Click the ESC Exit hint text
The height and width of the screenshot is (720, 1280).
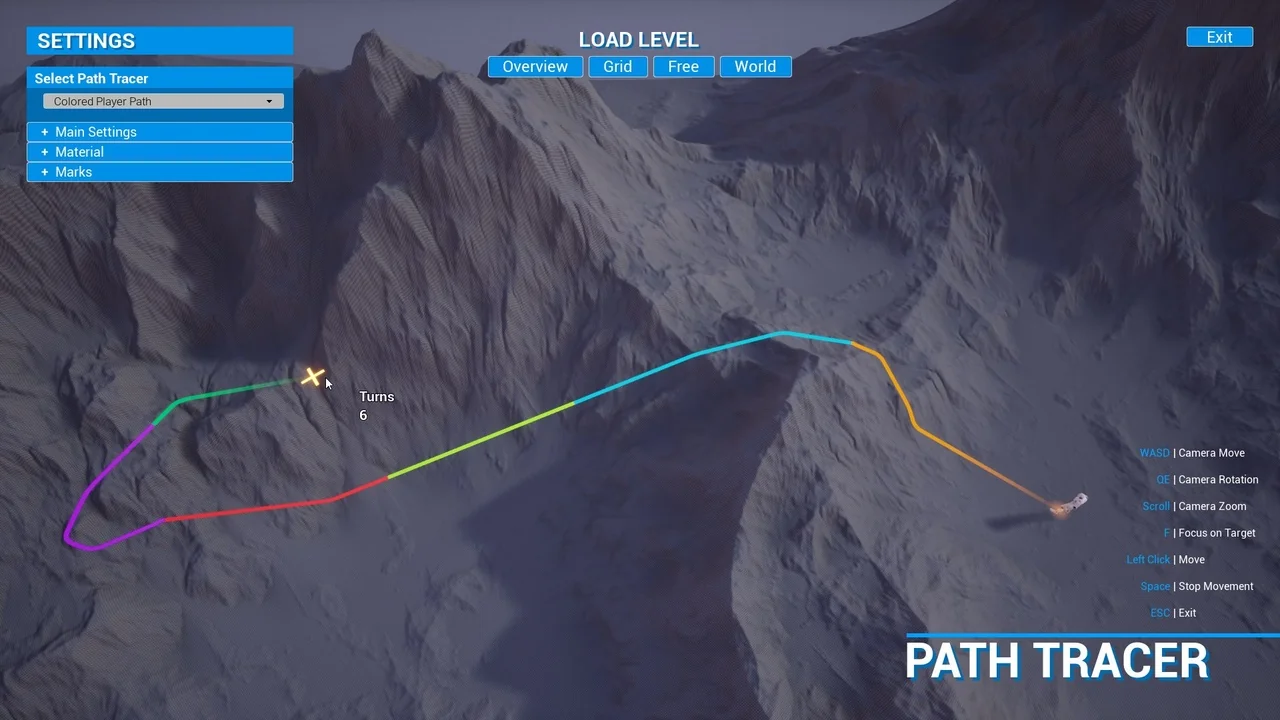1173,612
